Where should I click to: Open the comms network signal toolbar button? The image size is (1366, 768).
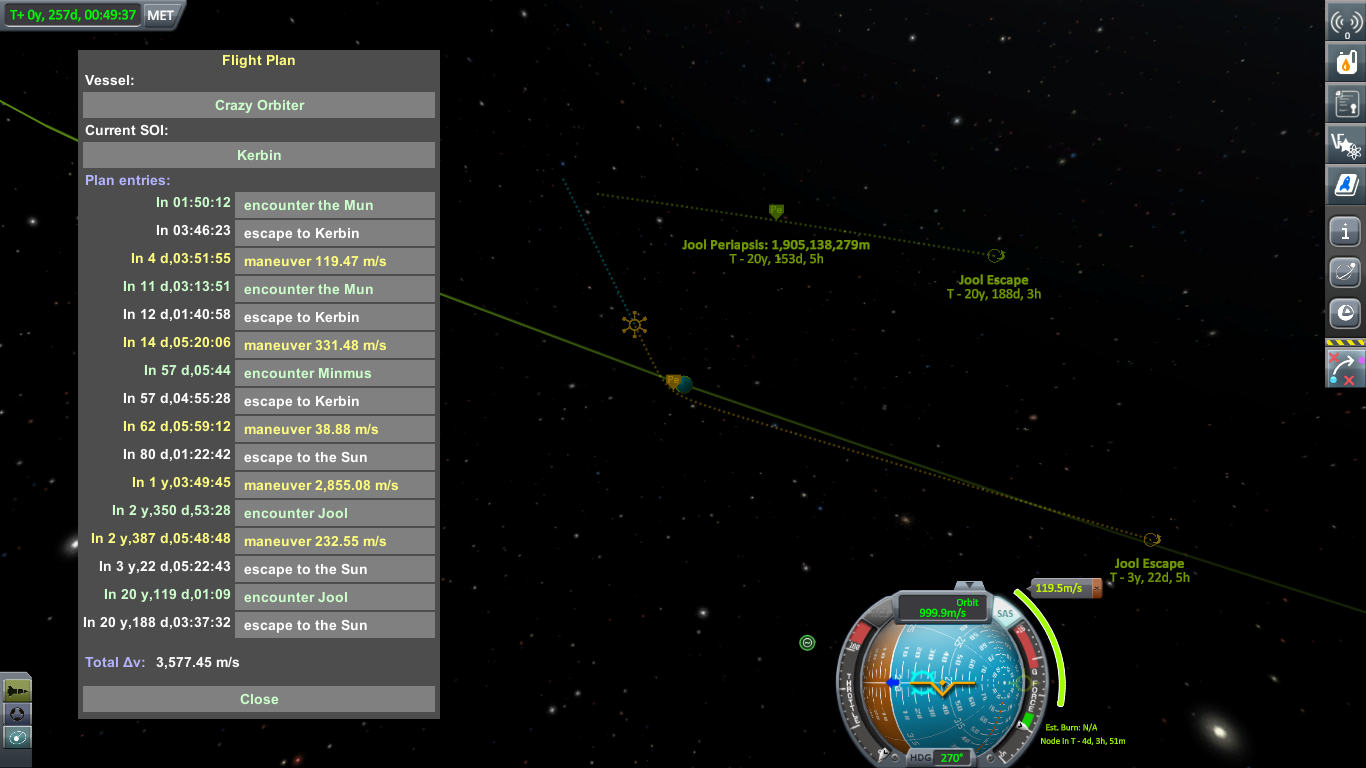point(1346,22)
